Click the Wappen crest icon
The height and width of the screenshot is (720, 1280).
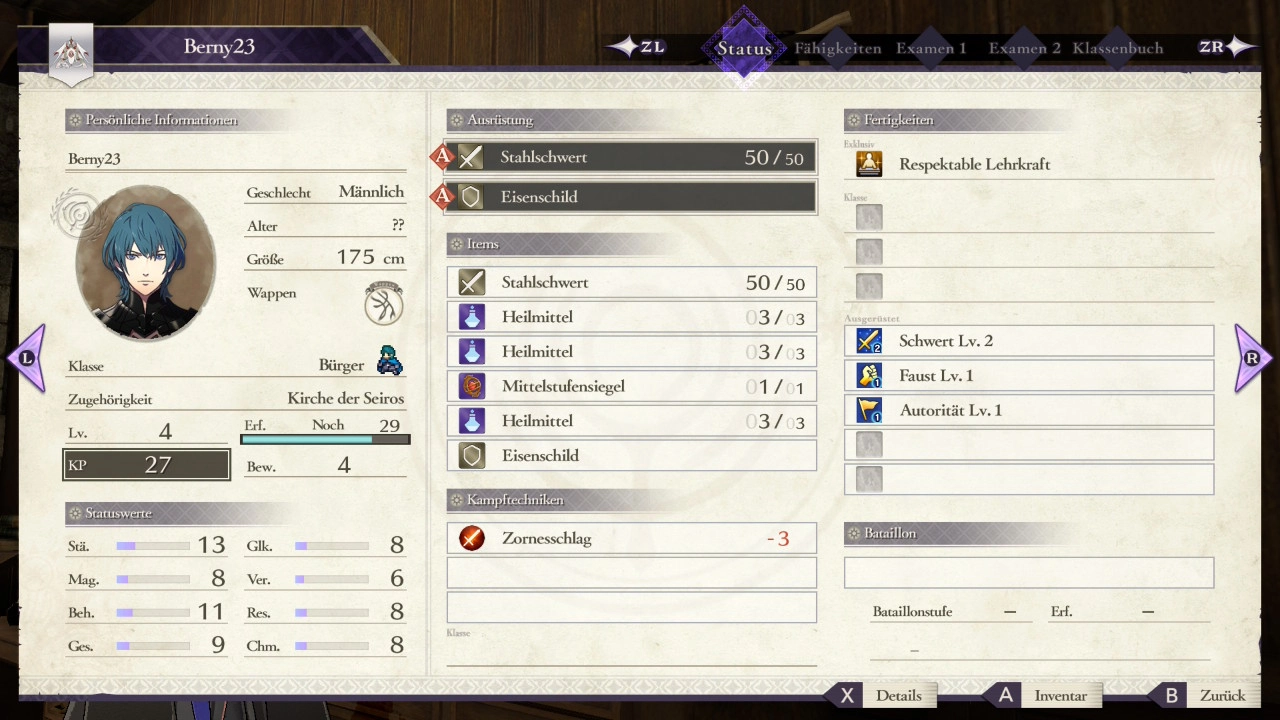pyautogui.click(x=384, y=304)
